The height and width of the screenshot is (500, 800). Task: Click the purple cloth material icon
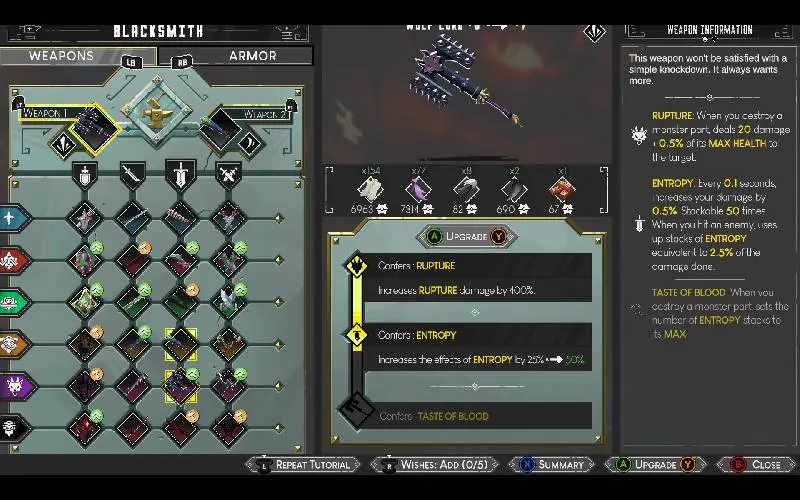[x=417, y=188]
